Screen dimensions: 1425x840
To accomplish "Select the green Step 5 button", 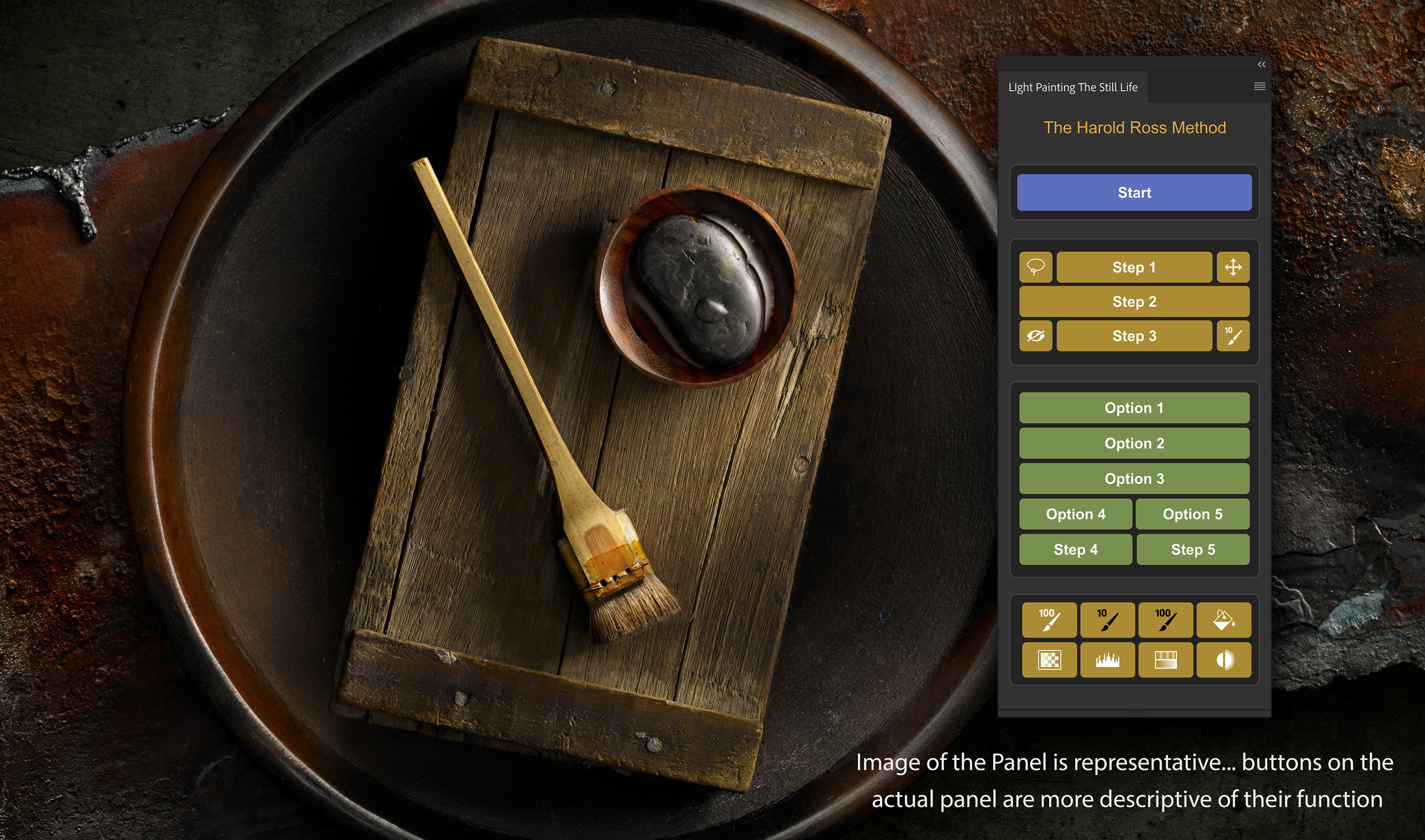I will tap(1192, 550).
